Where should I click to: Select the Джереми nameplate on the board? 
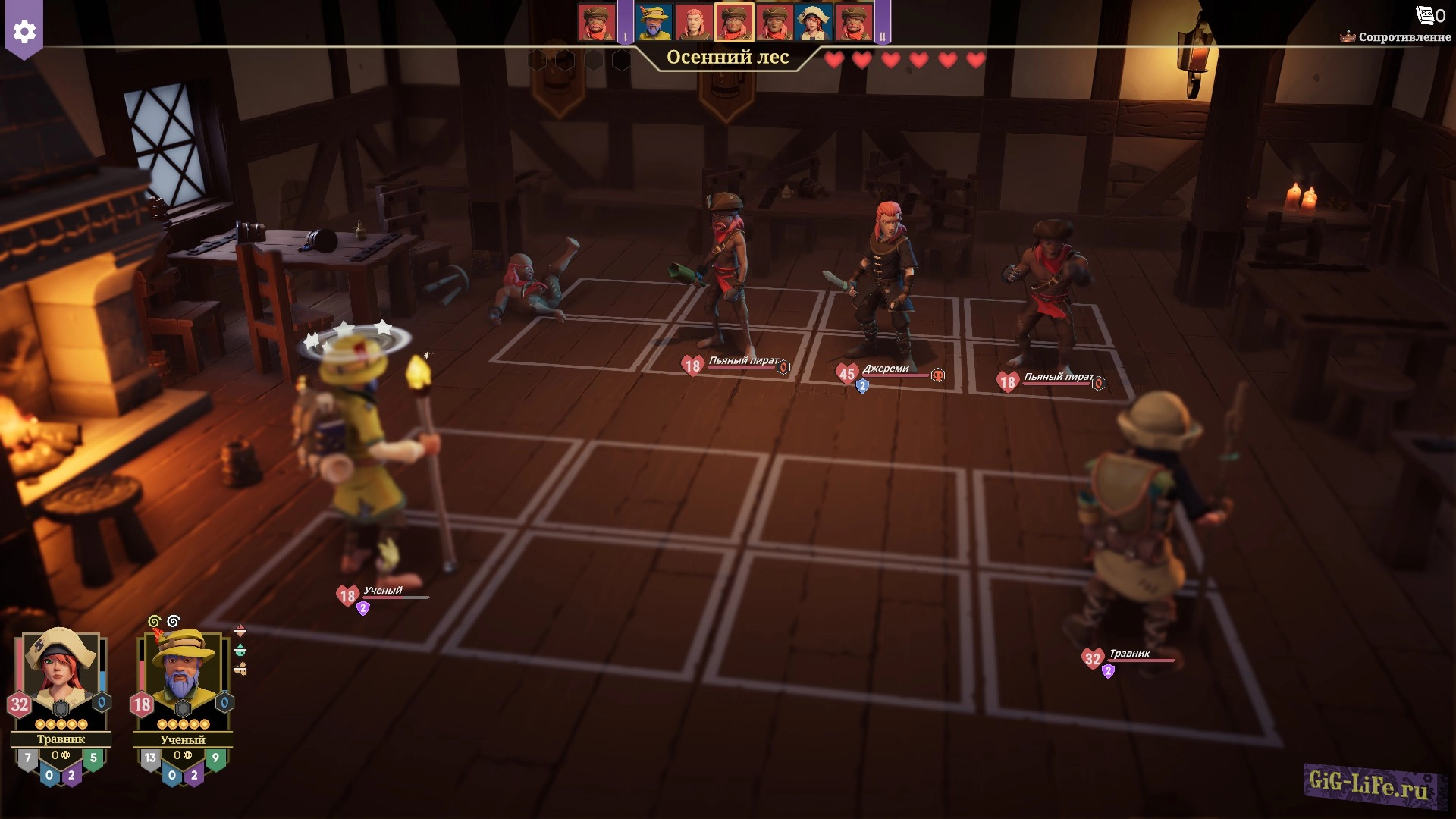[x=885, y=369]
